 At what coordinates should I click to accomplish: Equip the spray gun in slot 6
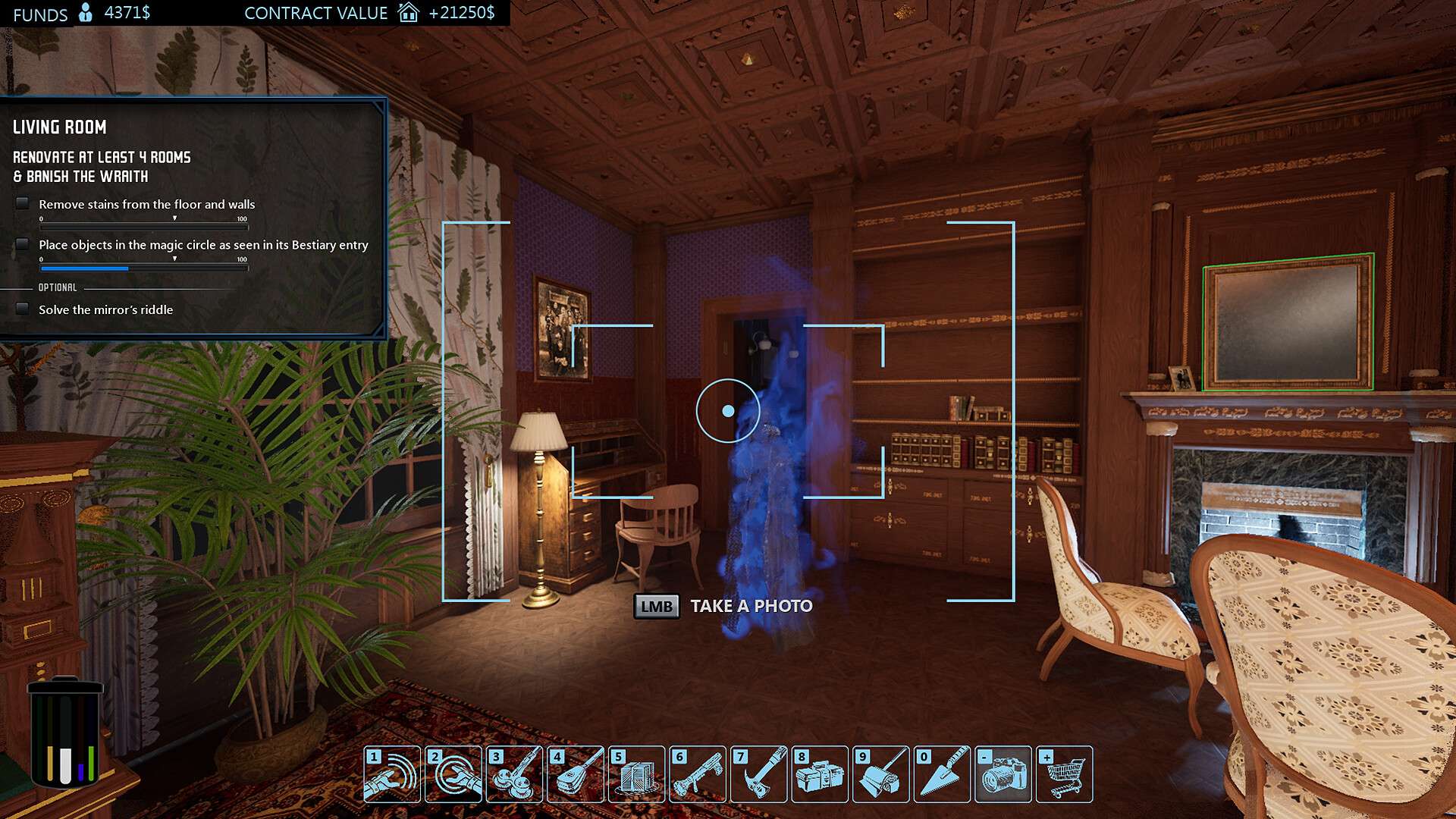click(x=698, y=774)
